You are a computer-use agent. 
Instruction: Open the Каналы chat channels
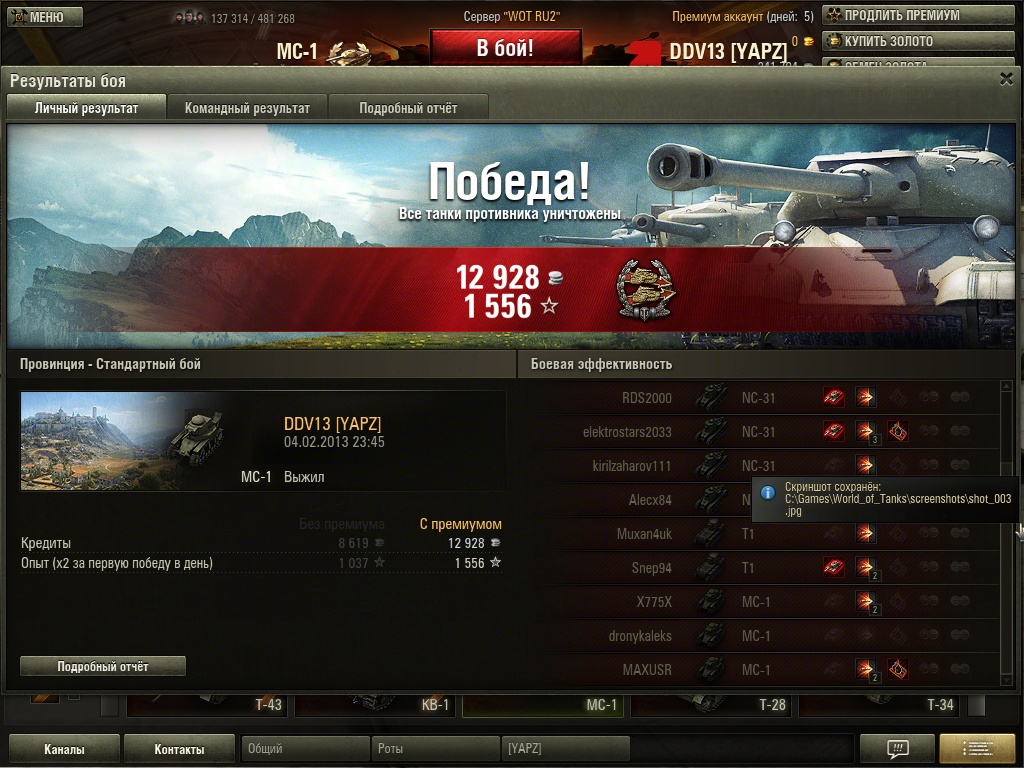pos(64,749)
